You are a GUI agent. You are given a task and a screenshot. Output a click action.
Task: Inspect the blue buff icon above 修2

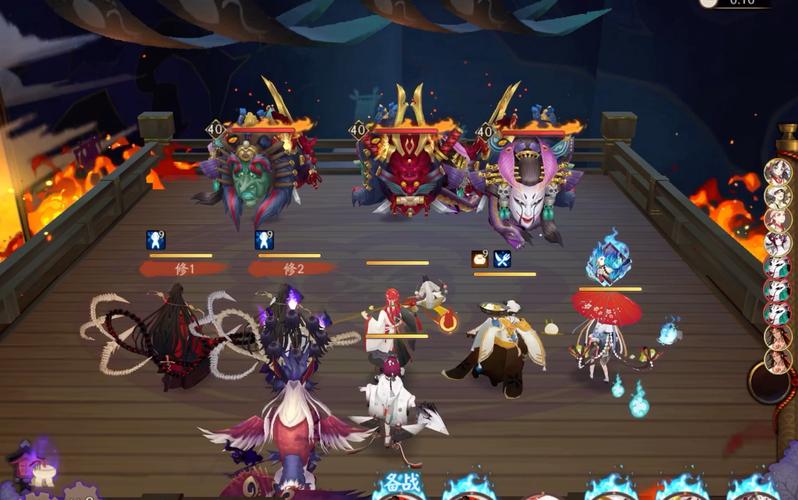tap(264, 240)
